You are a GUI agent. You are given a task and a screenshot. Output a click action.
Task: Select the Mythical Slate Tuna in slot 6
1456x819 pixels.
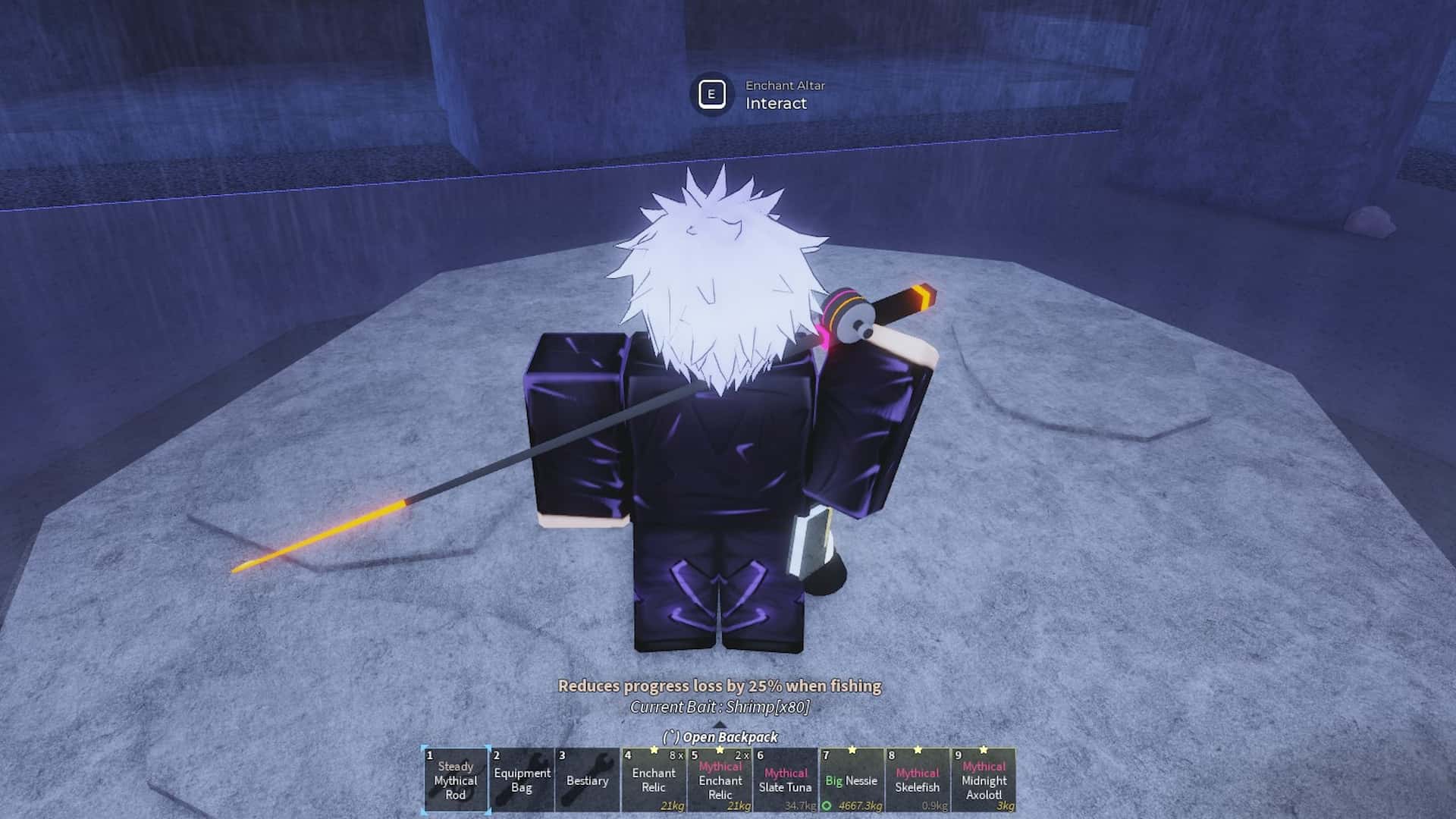(x=786, y=781)
